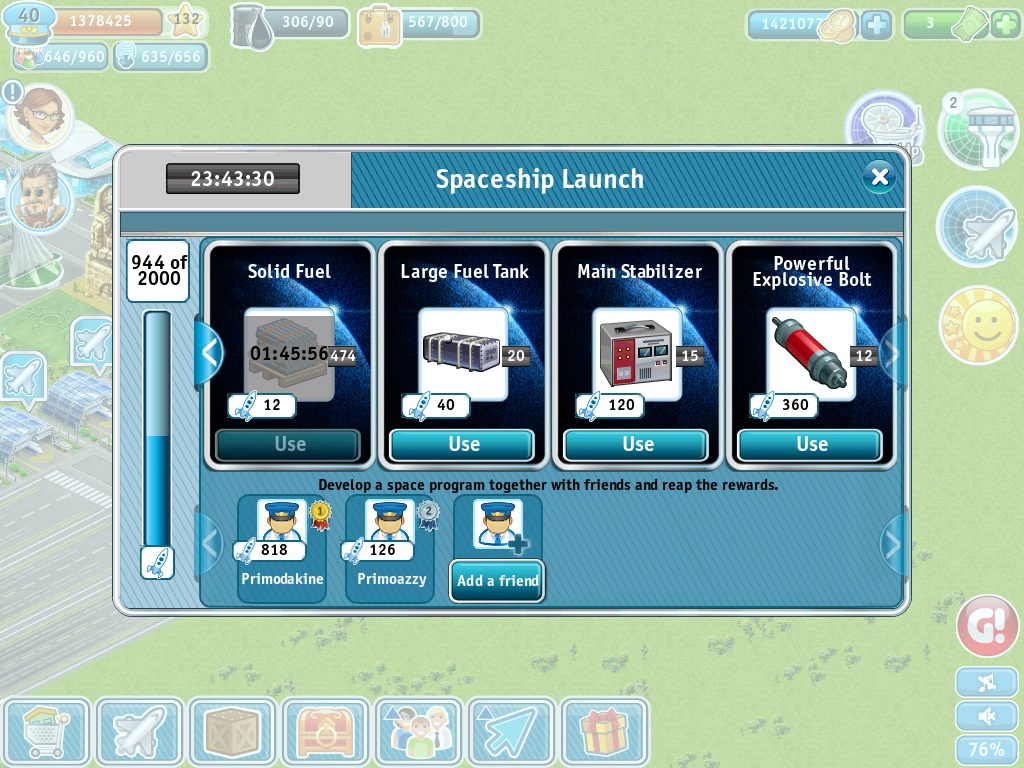
Task: Close the Spaceship Launch window
Action: pyautogui.click(x=879, y=177)
